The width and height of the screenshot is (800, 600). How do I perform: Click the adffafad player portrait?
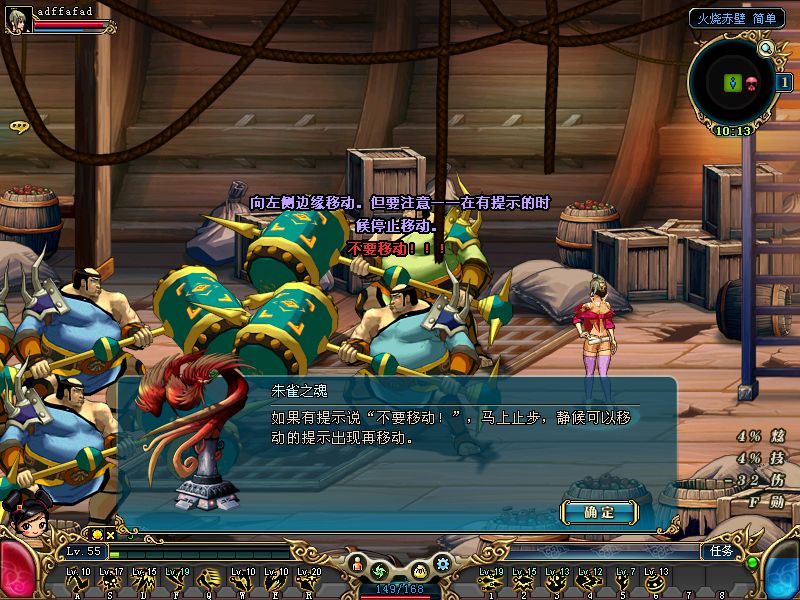point(17,20)
